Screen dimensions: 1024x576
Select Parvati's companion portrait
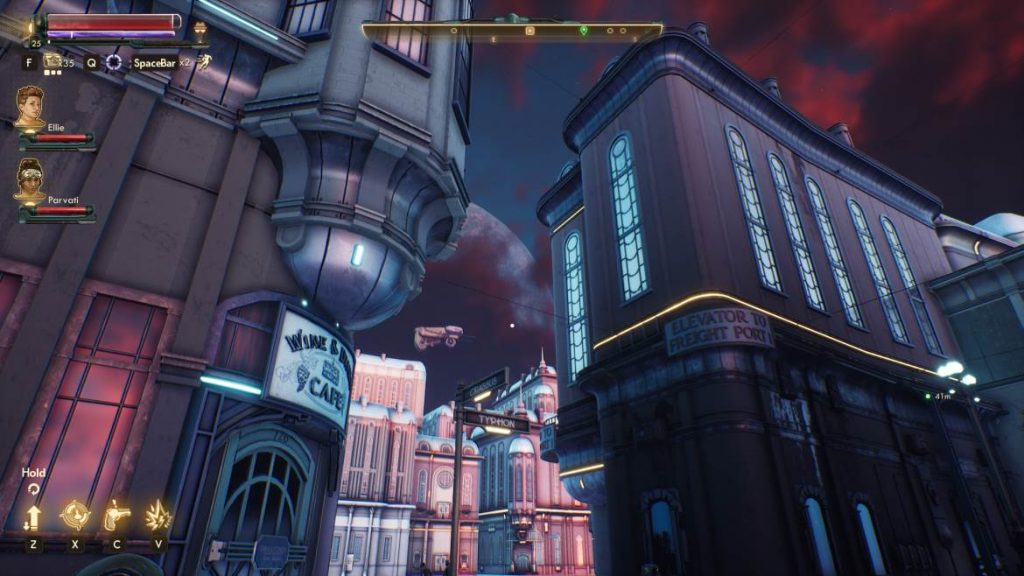pos(30,178)
